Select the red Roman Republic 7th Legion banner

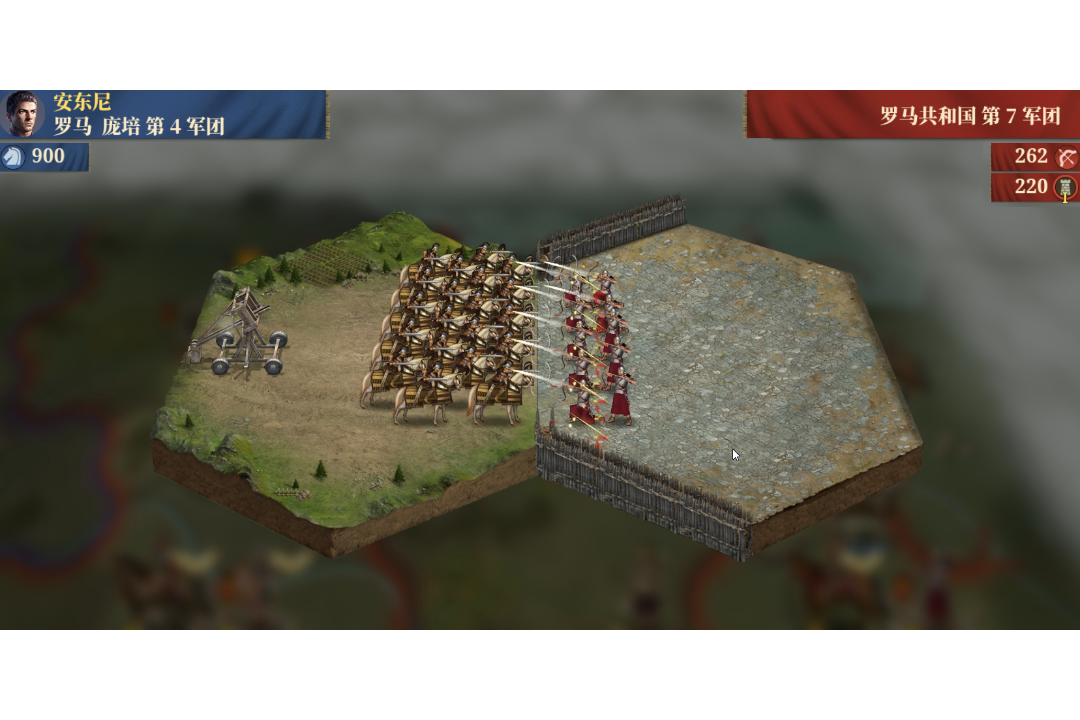(x=912, y=115)
